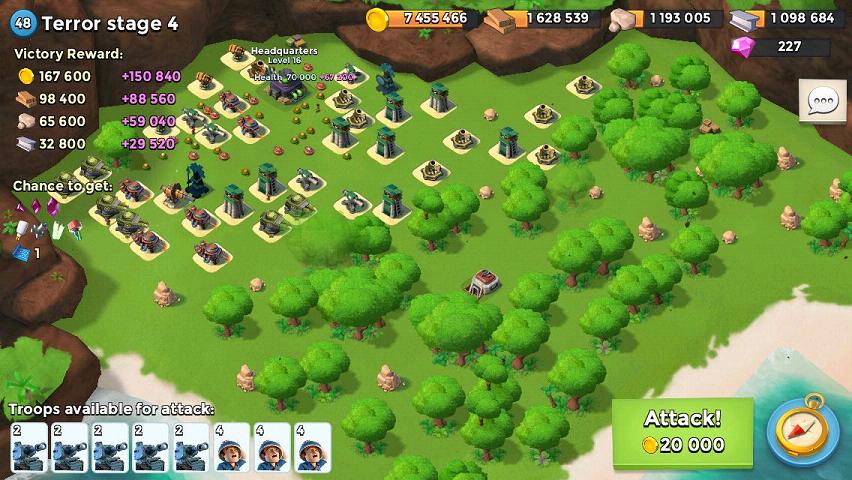Open the chat speech bubble
This screenshot has width=852, height=480.
pos(822,100)
